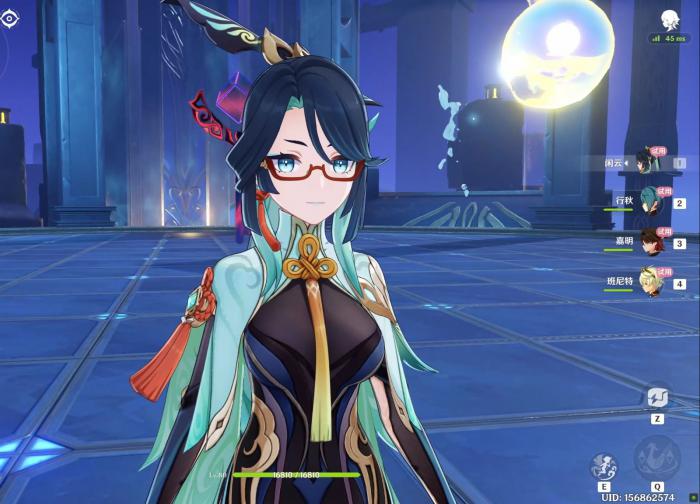Switch to party member 嘉明

[652, 241]
